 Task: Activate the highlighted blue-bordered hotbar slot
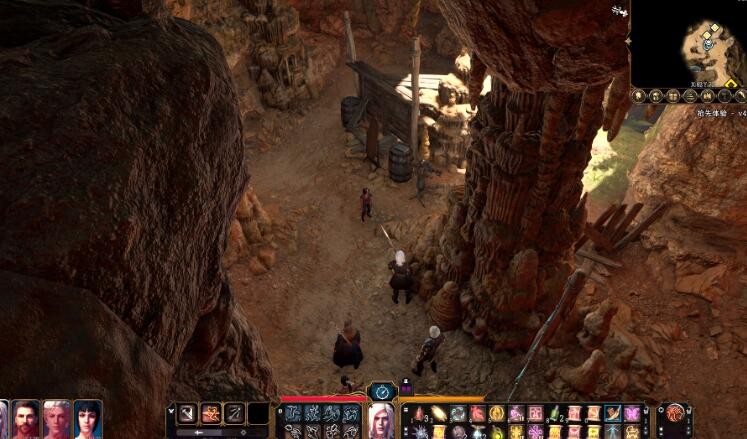click(612, 413)
